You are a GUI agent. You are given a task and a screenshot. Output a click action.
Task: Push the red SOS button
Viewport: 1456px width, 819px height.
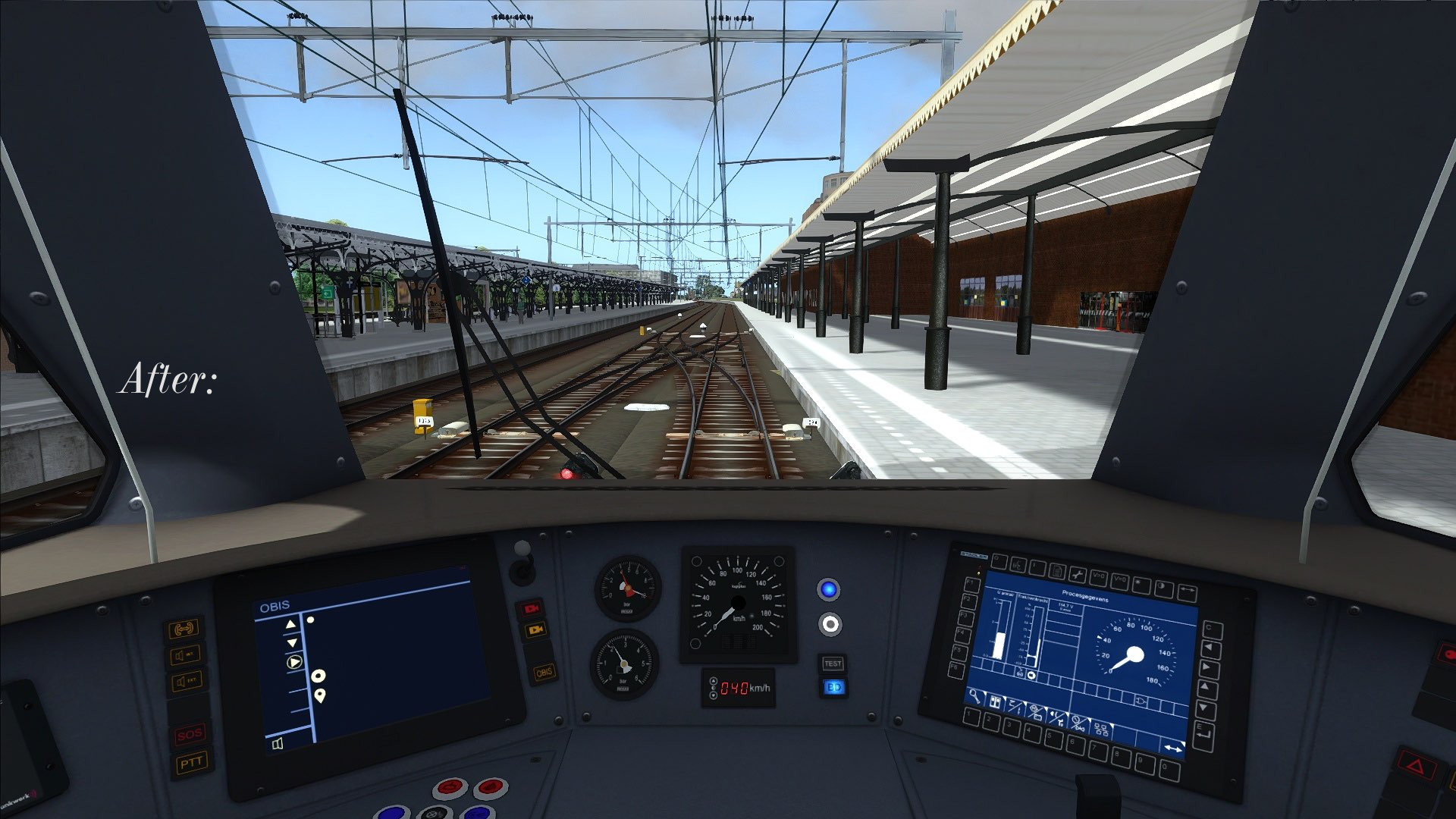[190, 734]
